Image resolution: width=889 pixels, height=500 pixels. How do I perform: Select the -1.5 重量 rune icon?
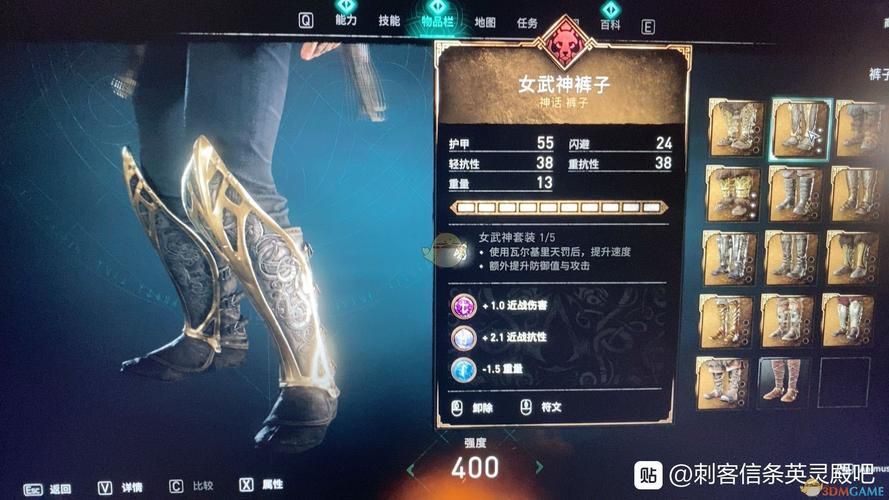[x=463, y=369]
